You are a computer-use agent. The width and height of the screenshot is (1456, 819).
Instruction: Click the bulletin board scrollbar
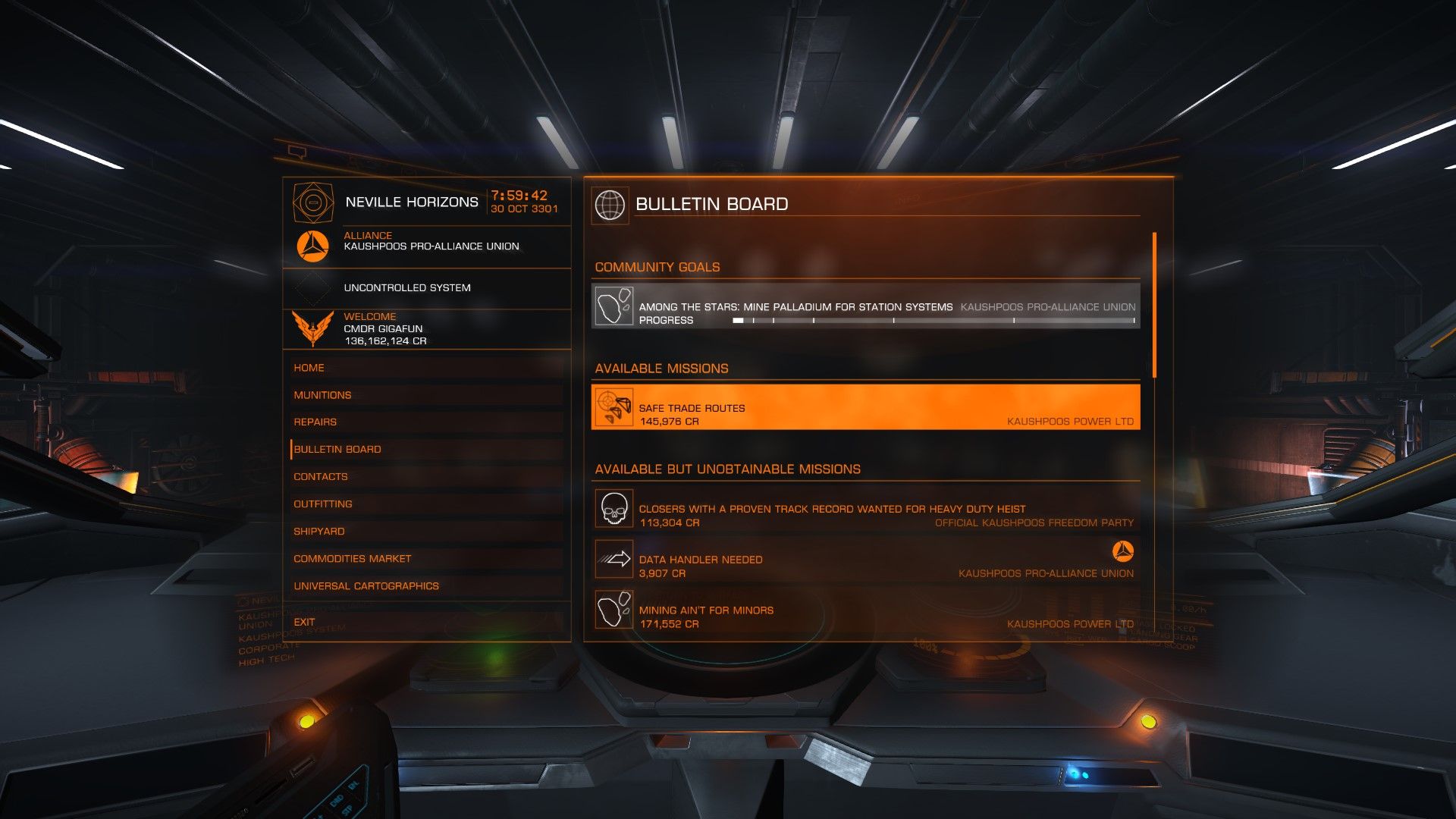tap(1154, 305)
